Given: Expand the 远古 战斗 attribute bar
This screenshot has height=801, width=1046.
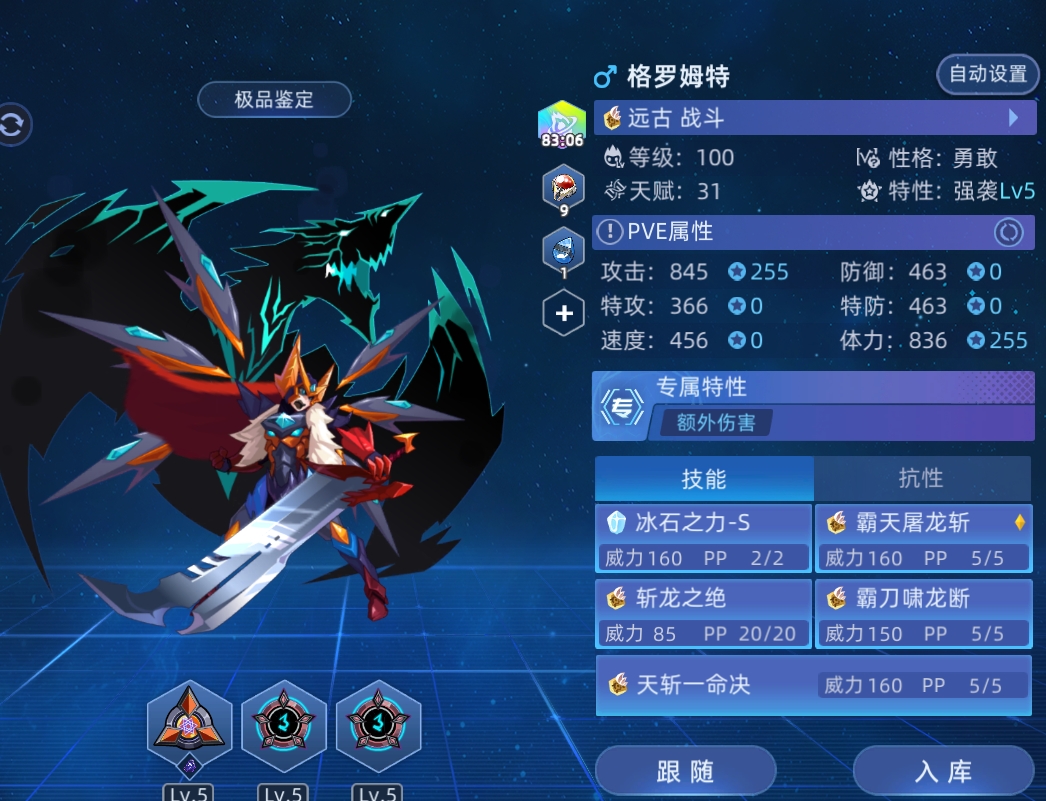Looking at the screenshot, I should (813, 118).
